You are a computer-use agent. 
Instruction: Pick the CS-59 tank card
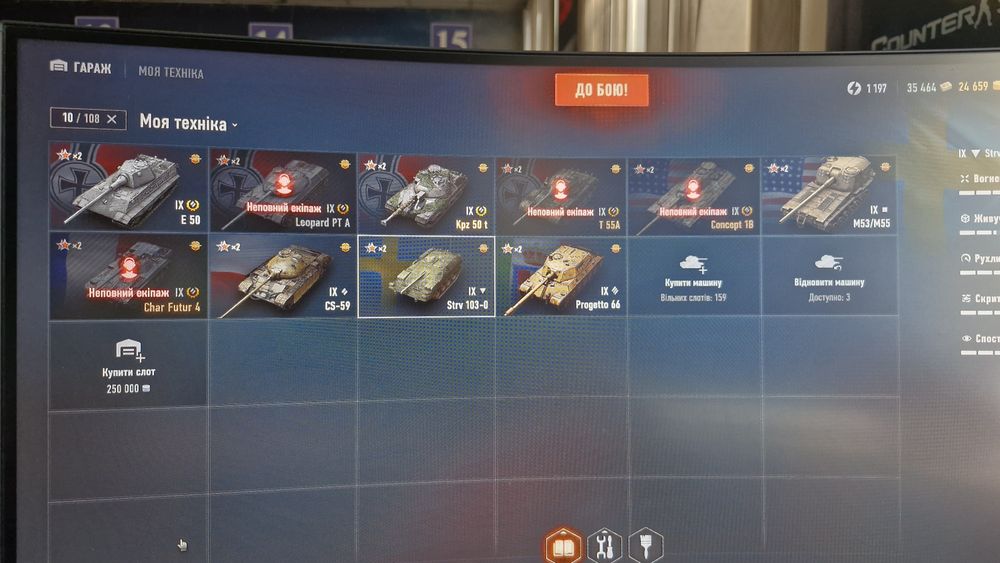283,275
